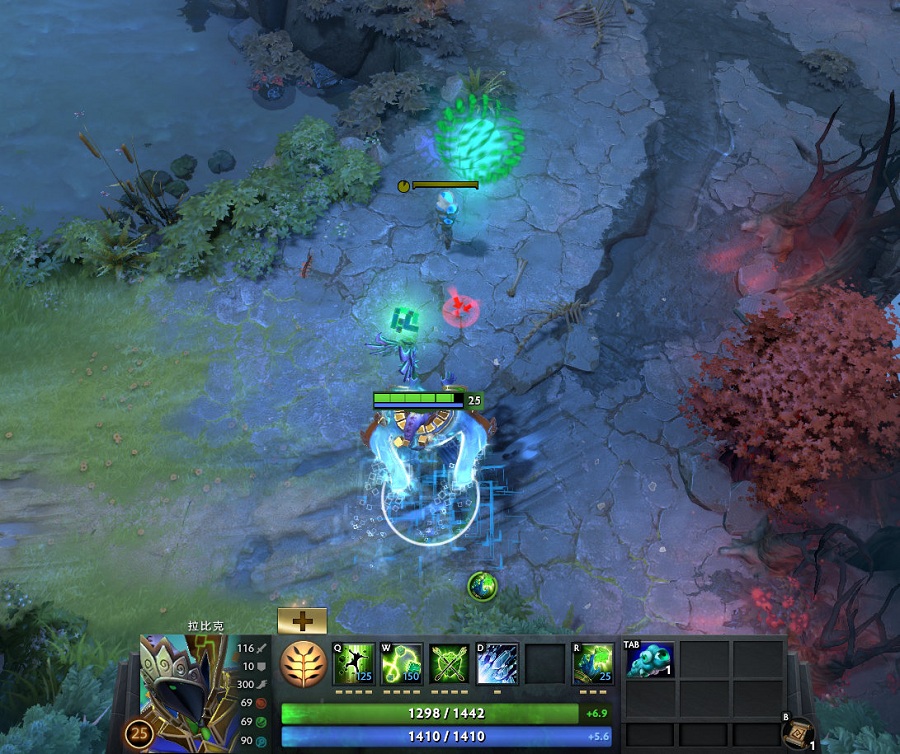Viewport: 900px width, 754px height.
Task: Select the Arcane Supremacy passive icon
Action: coord(450,663)
